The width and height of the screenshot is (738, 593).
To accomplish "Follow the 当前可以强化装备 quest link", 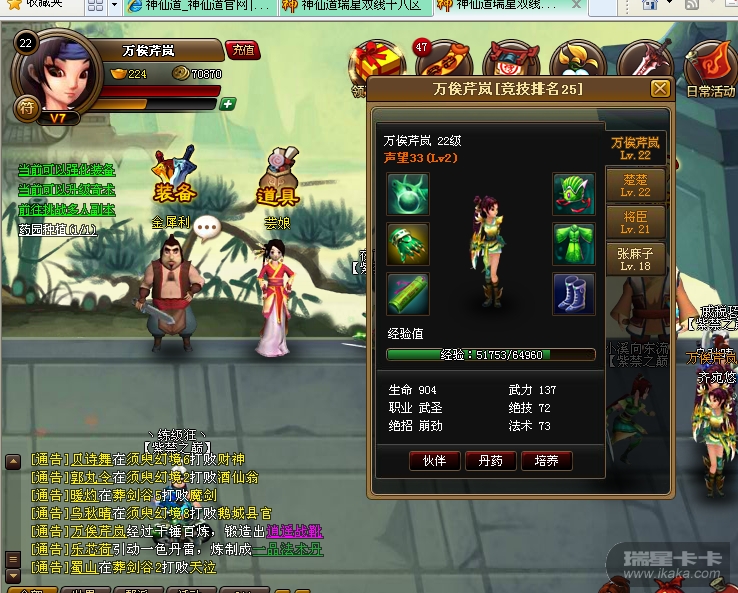I will (66, 170).
